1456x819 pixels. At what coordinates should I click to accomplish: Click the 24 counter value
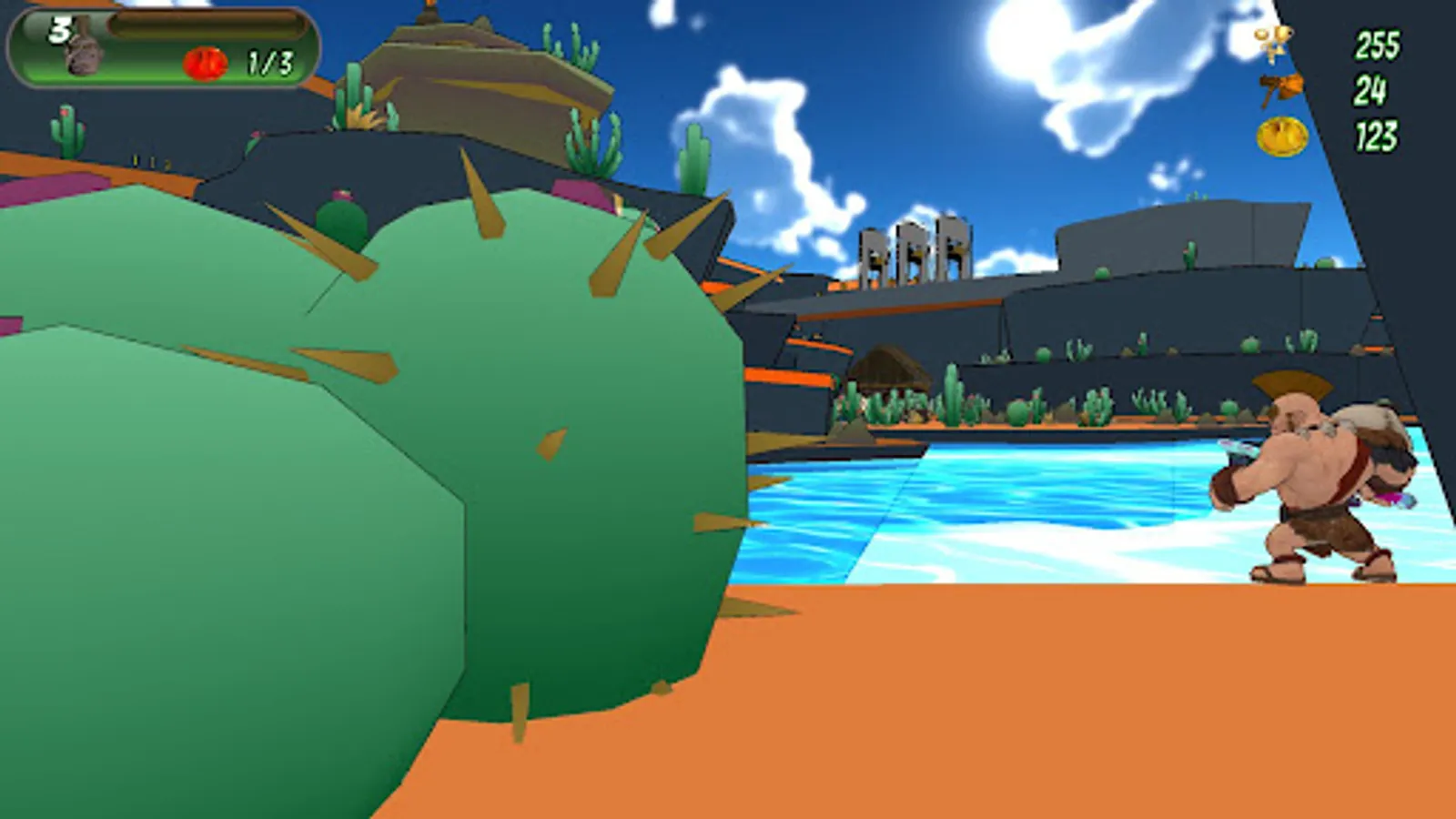1370,91
